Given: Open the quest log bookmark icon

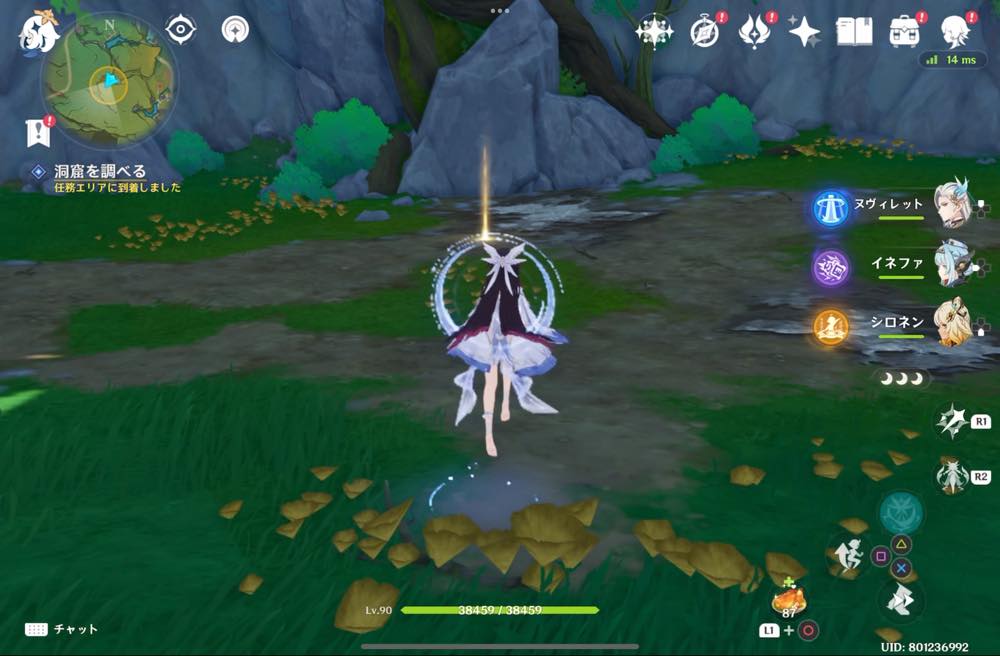Looking at the screenshot, I should point(38,132).
